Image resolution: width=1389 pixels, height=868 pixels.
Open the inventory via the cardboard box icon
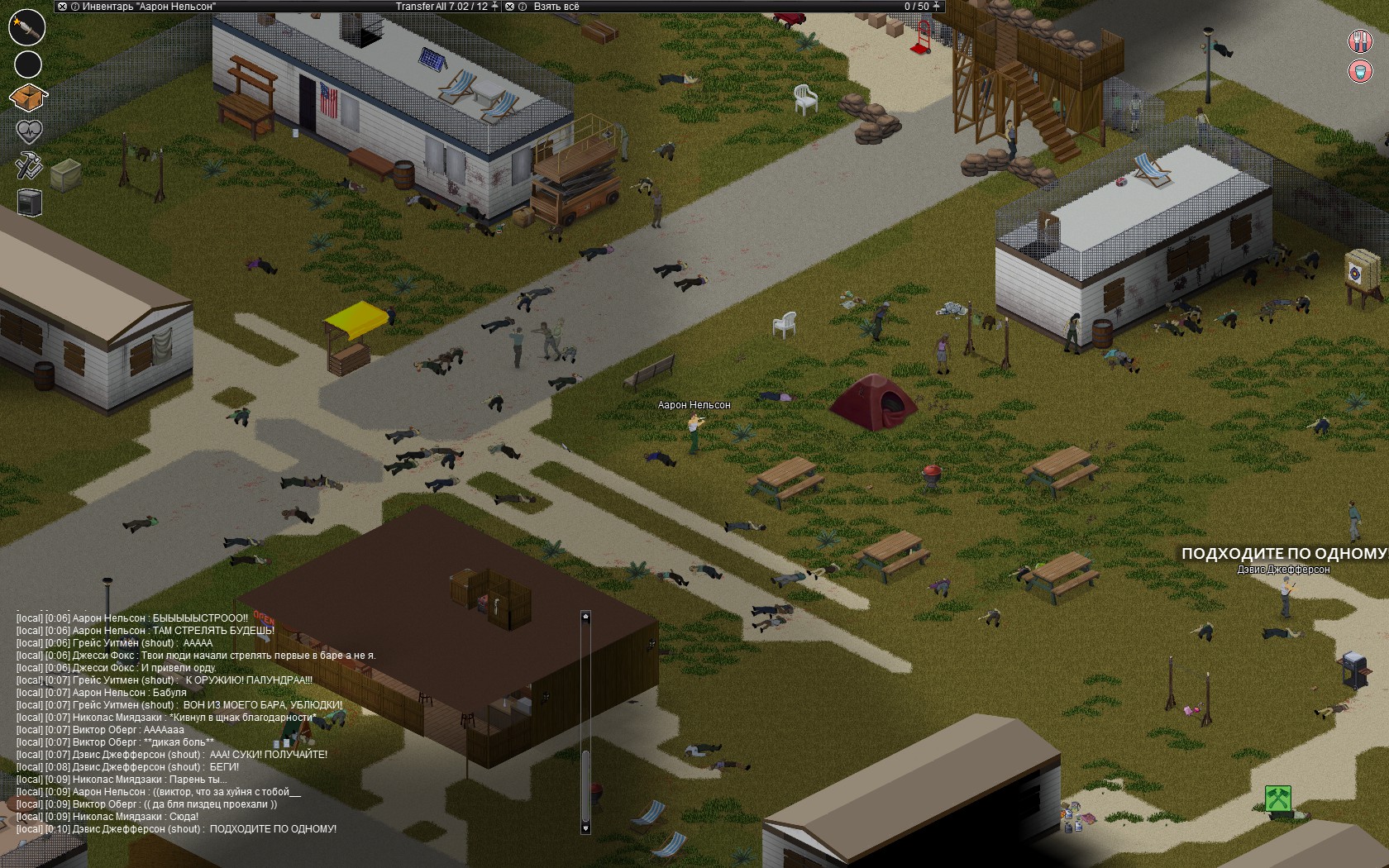pyautogui.click(x=27, y=97)
